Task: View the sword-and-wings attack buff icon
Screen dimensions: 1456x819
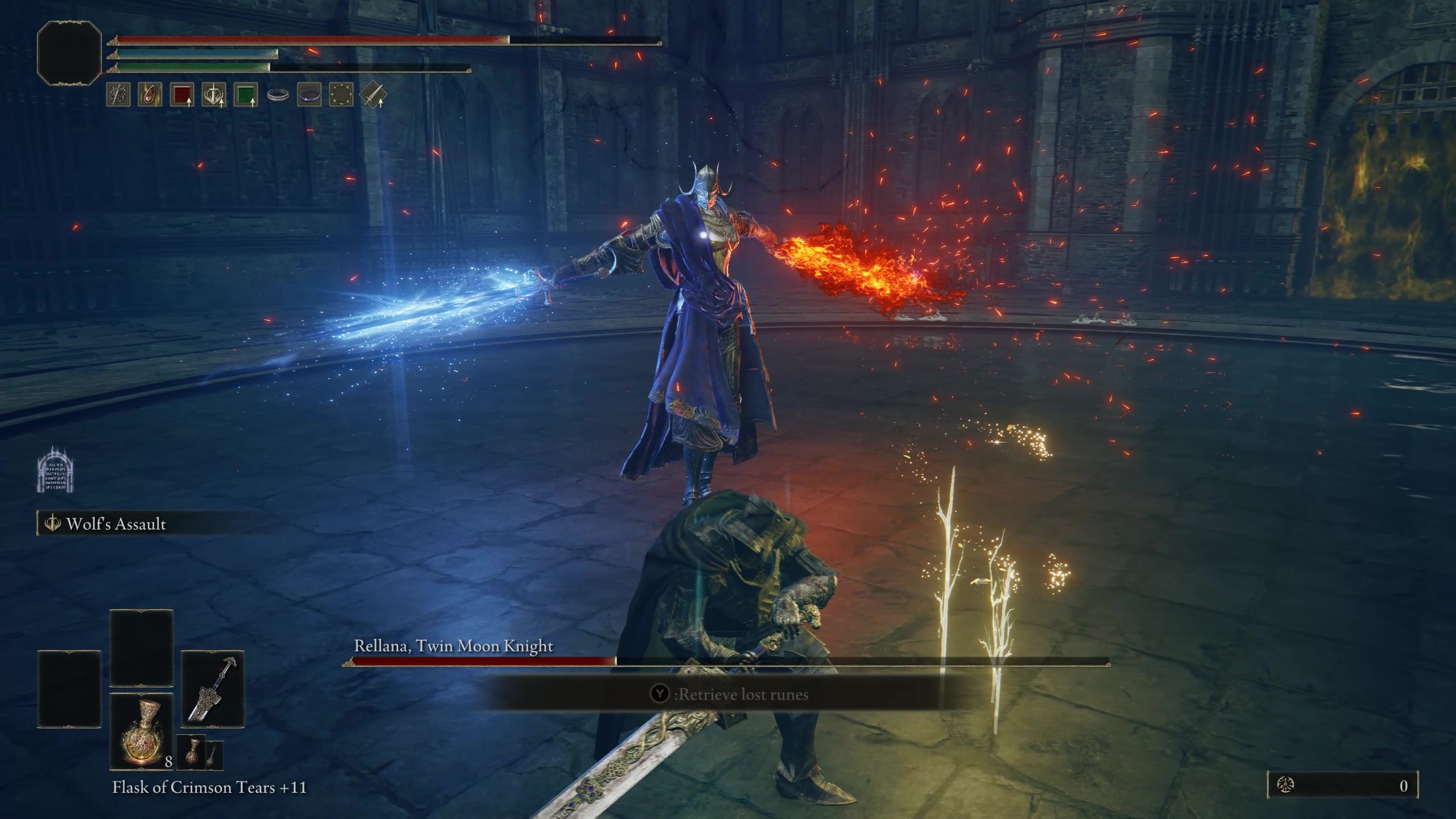Action: [x=214, y=95]
